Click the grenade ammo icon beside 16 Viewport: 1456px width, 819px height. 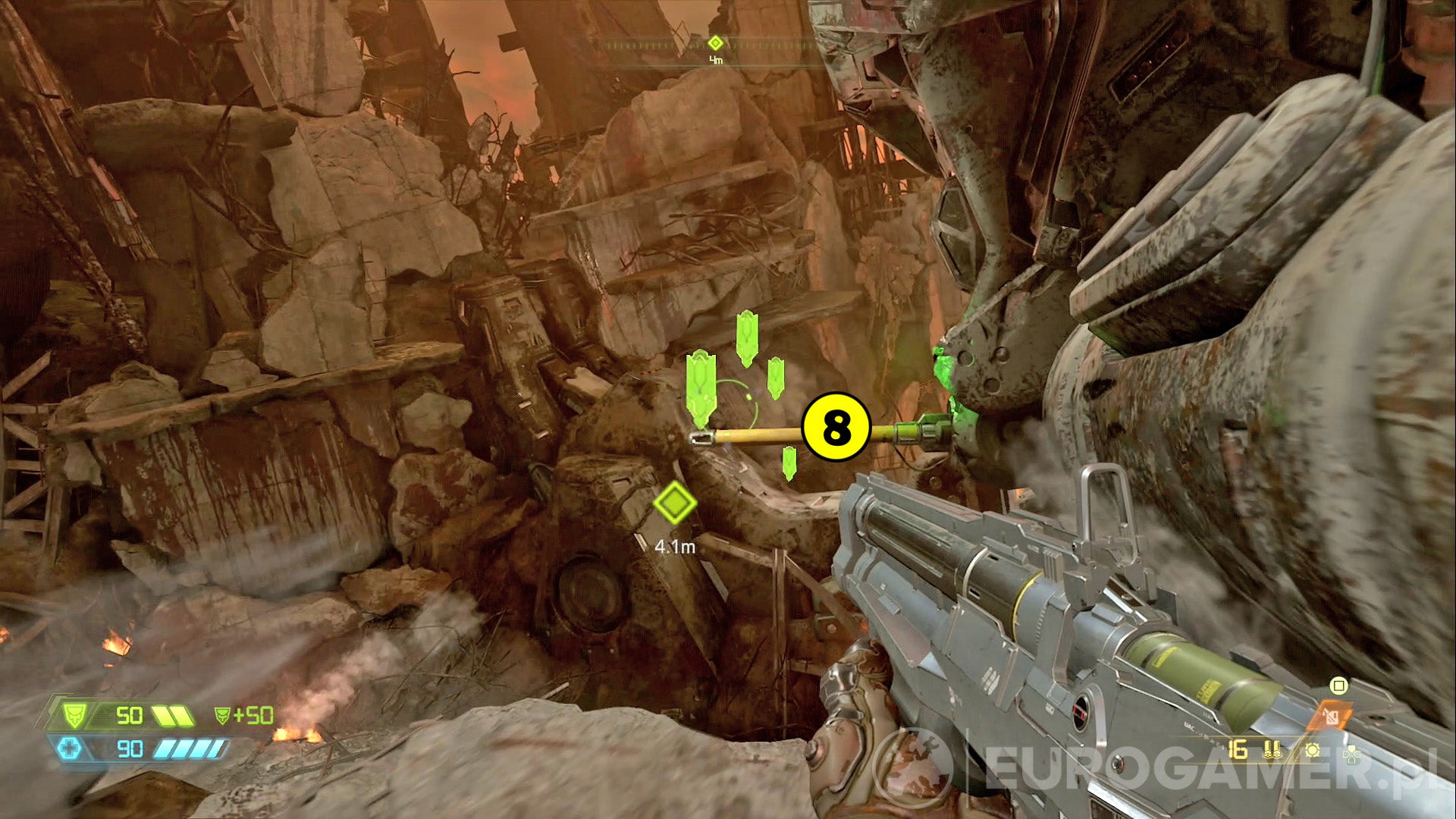(1272, 749)
